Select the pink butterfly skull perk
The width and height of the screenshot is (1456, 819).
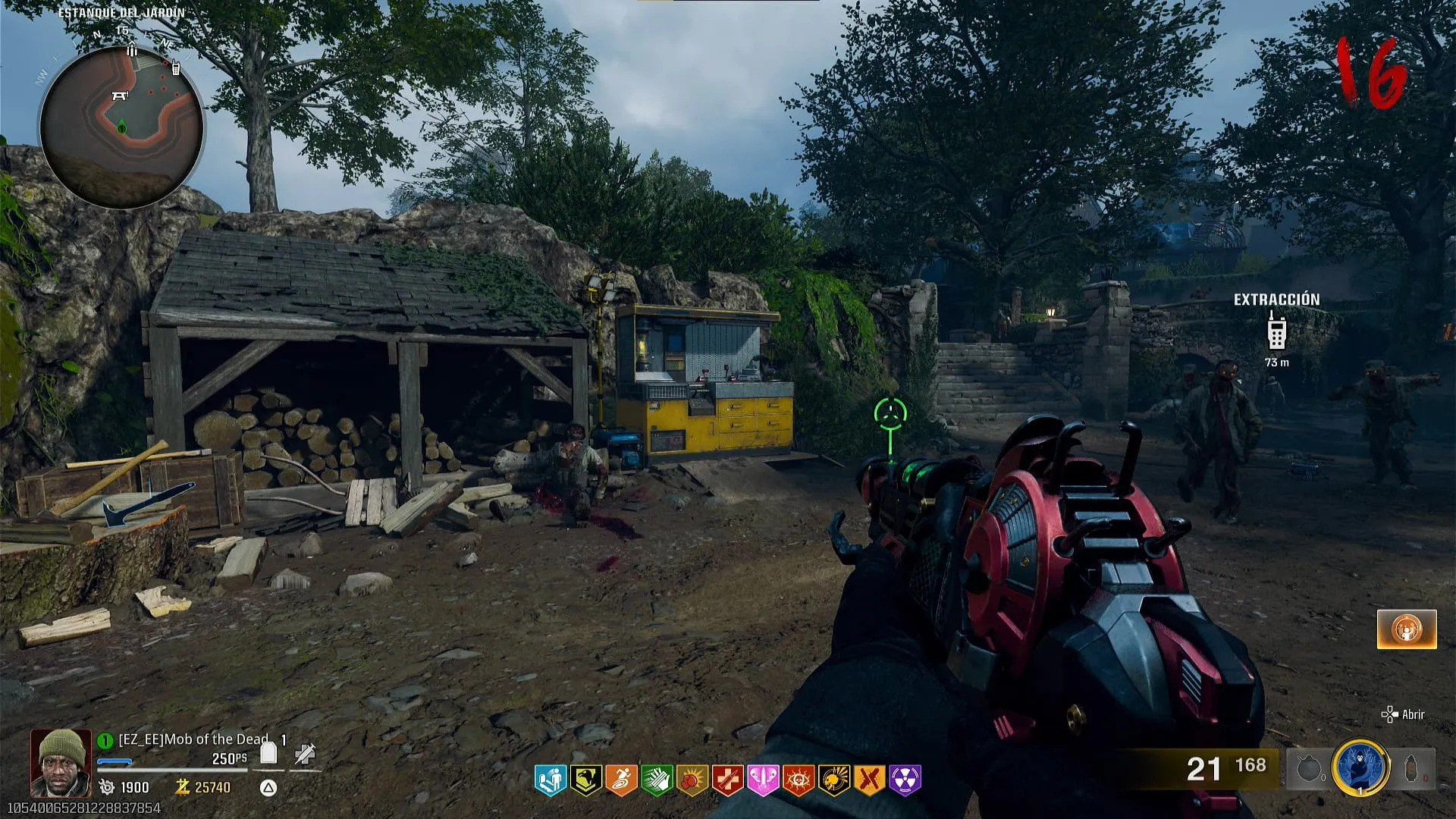point(763,780)
